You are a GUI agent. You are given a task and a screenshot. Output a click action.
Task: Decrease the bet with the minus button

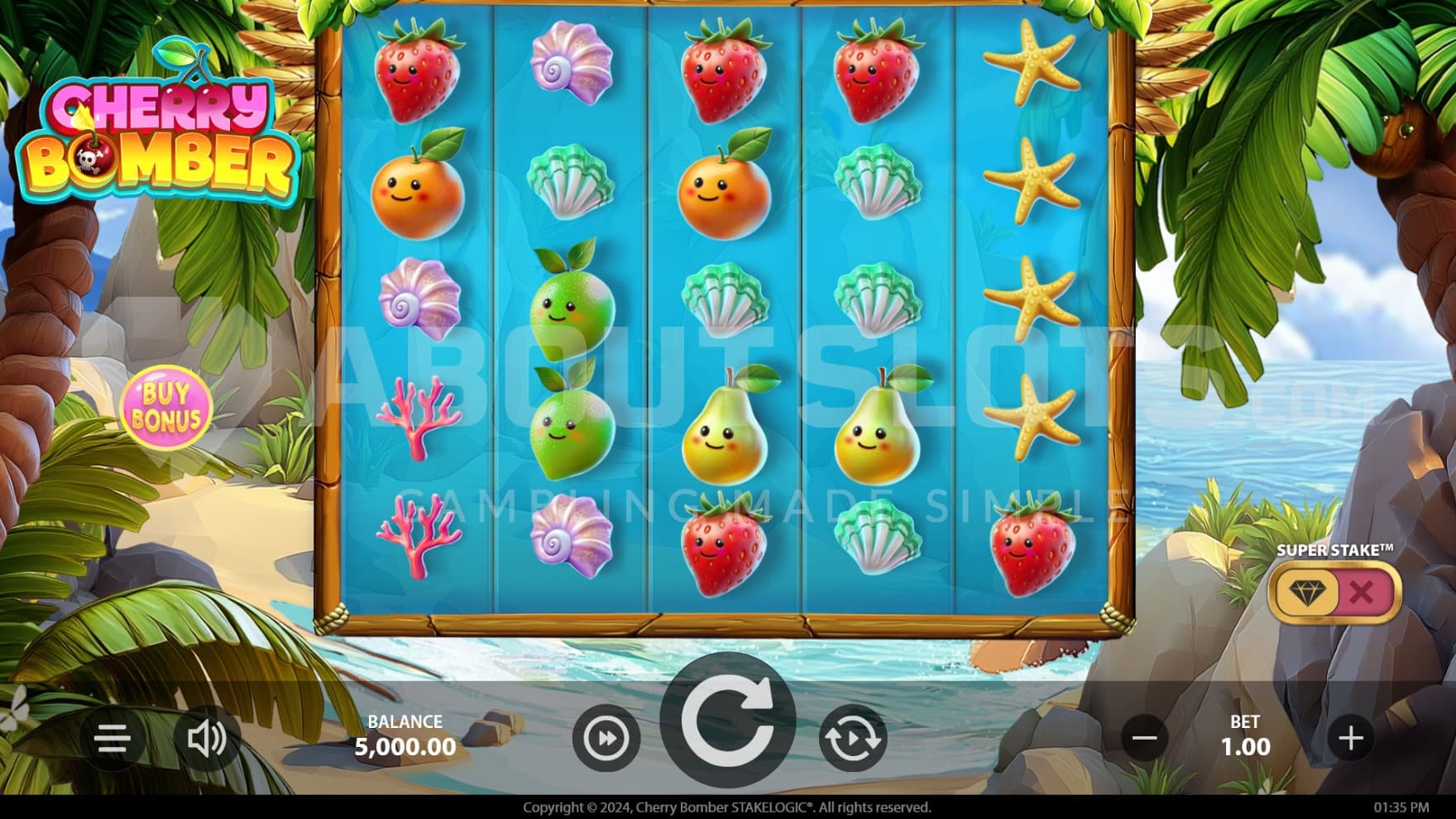(1144, 738)
